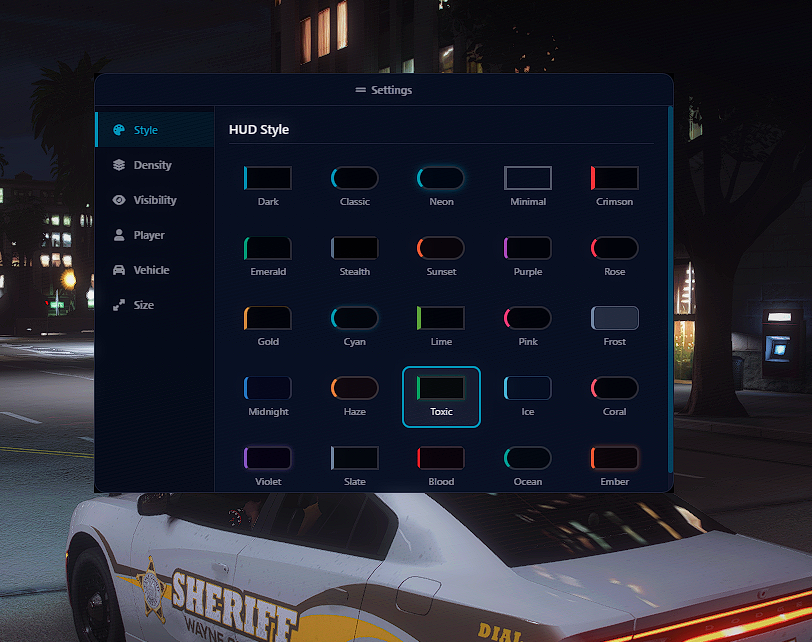Apply the Sunset HUD style
812x642 pixels.
(441, 256)
